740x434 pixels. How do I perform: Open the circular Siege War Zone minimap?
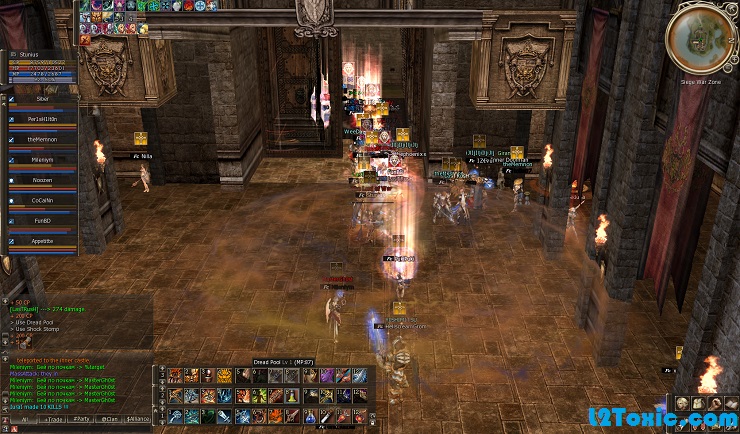coord(700,37)
